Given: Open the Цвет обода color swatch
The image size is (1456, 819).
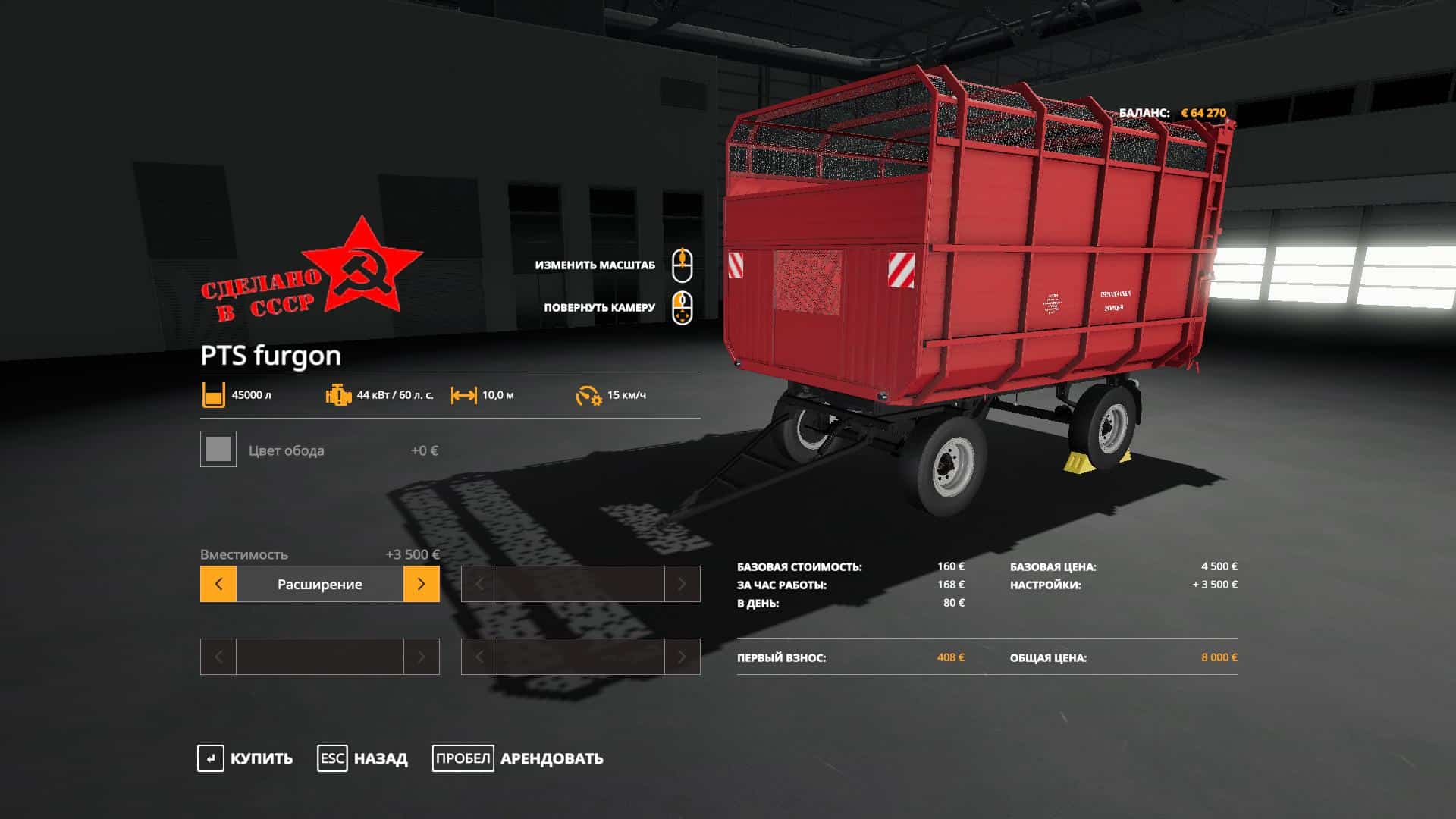Looking at the screenshot, I should pos(218,450).
